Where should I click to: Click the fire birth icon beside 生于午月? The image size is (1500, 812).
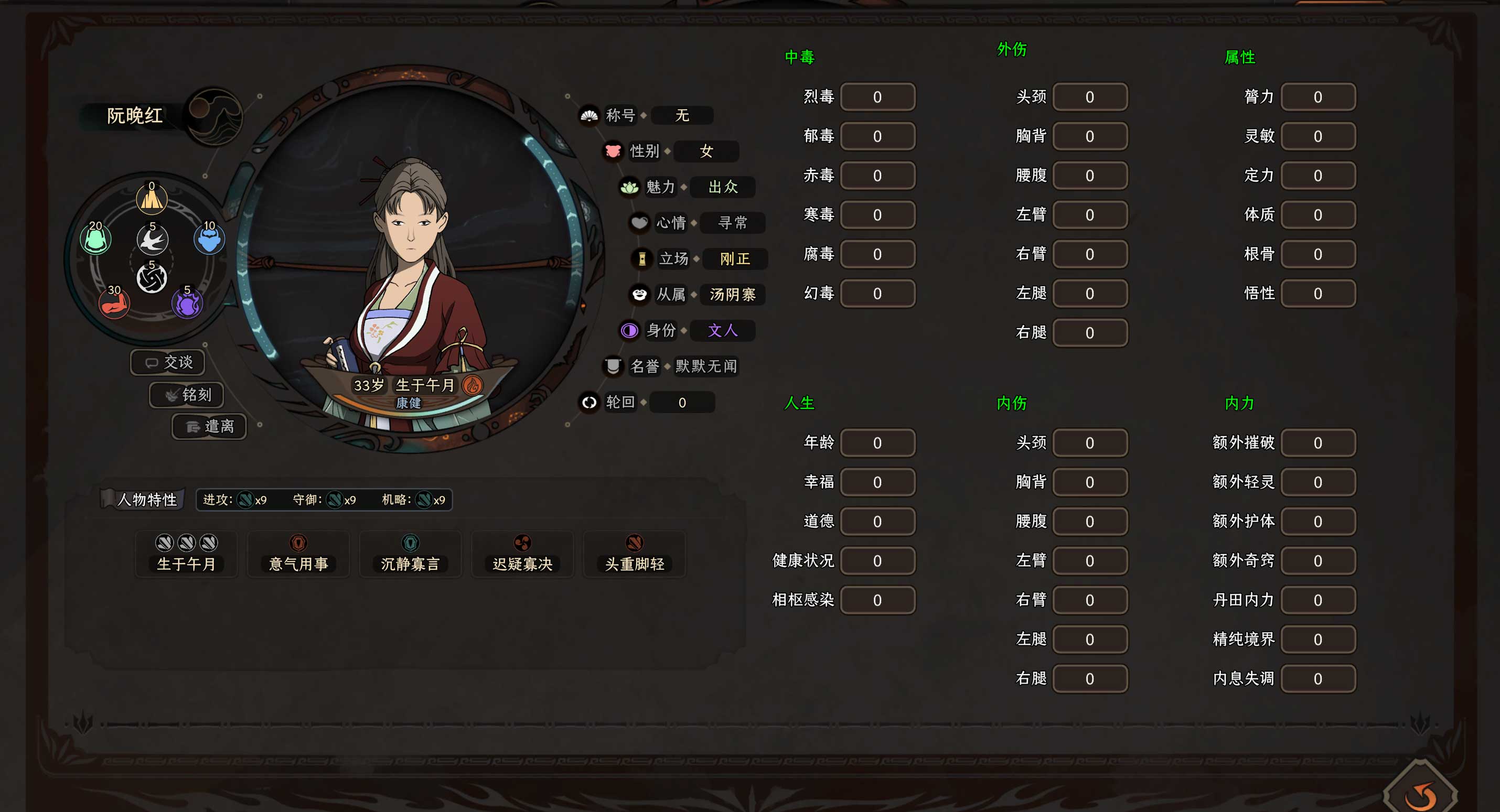pos(473,385)
